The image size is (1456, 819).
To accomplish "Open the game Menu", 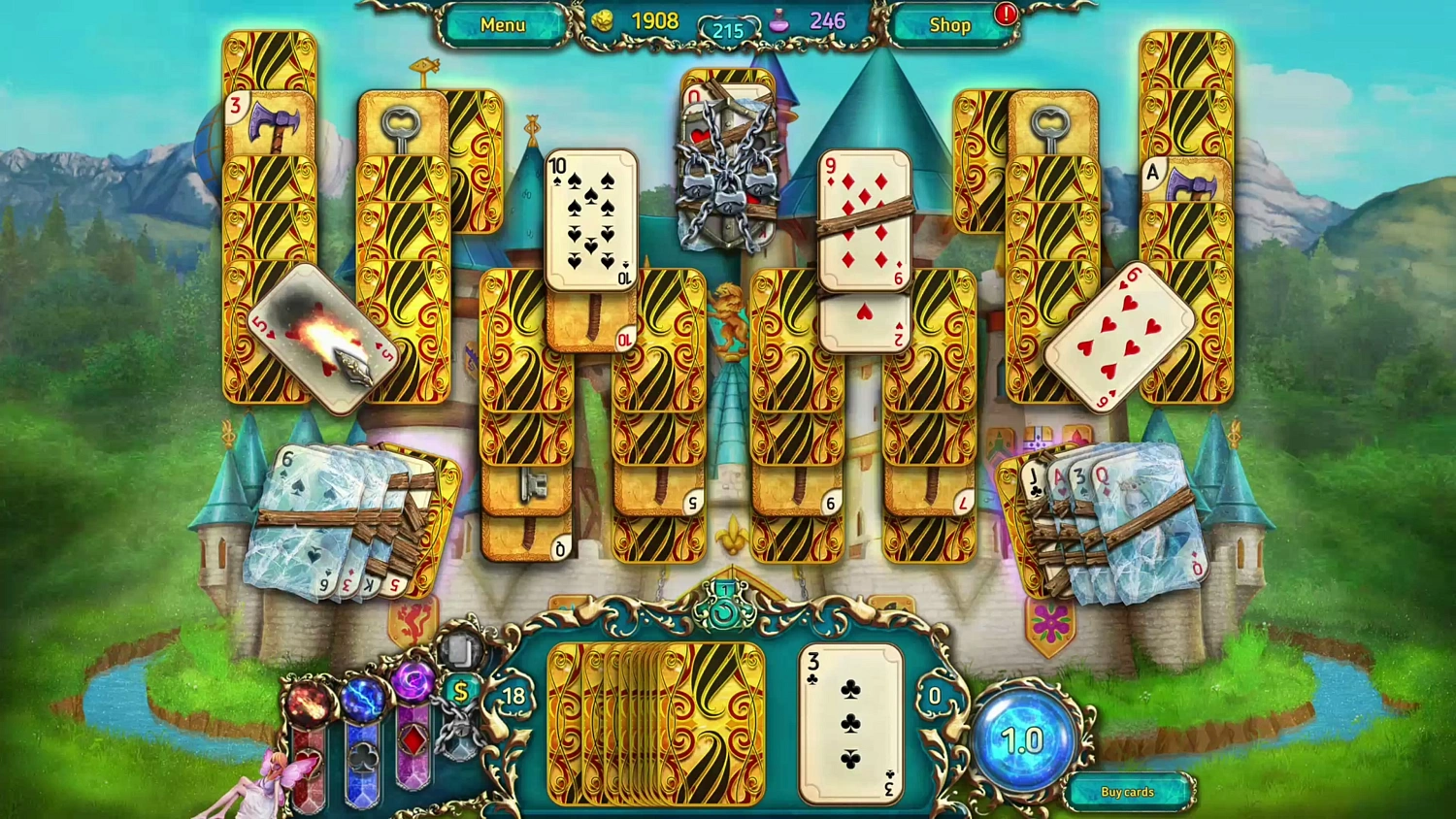I will click(x=502, y=24).
